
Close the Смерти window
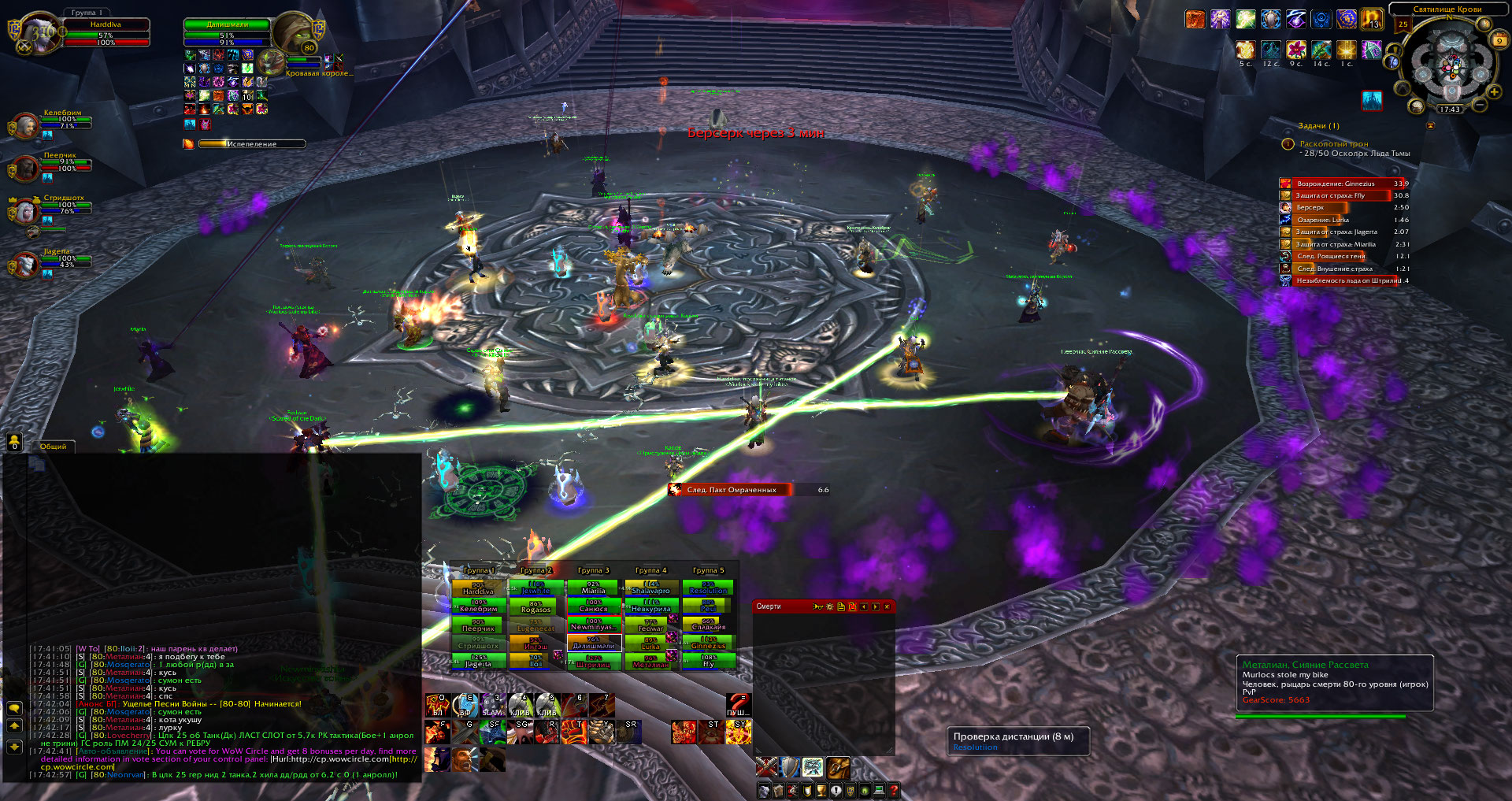pyautogui.click(x=887, y=606)
